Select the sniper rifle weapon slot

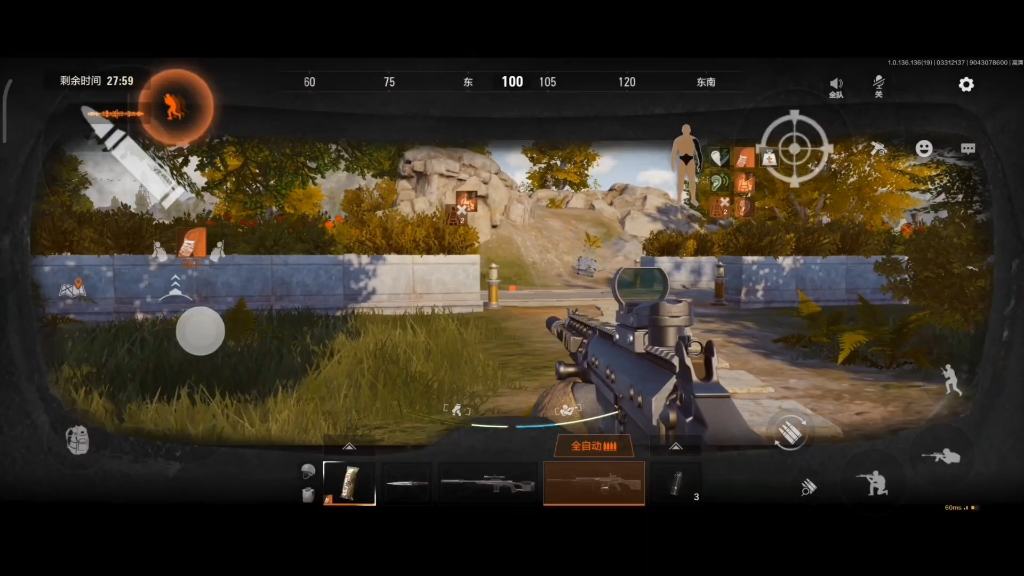tap(487, 484)
